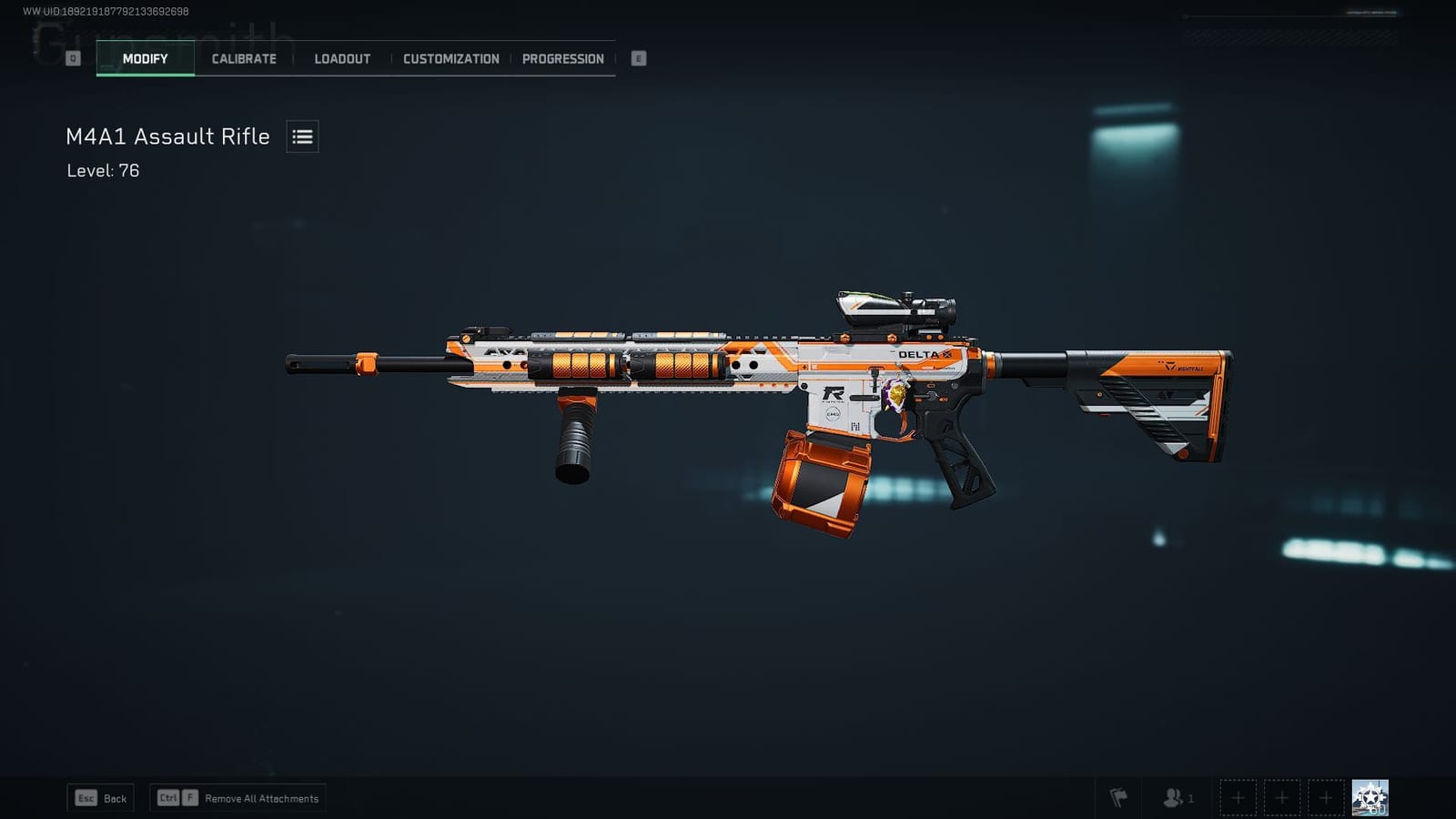1456x819 pixels.
Task: Click the middle dashed plus slot
Action: (x=1282, y=797)
